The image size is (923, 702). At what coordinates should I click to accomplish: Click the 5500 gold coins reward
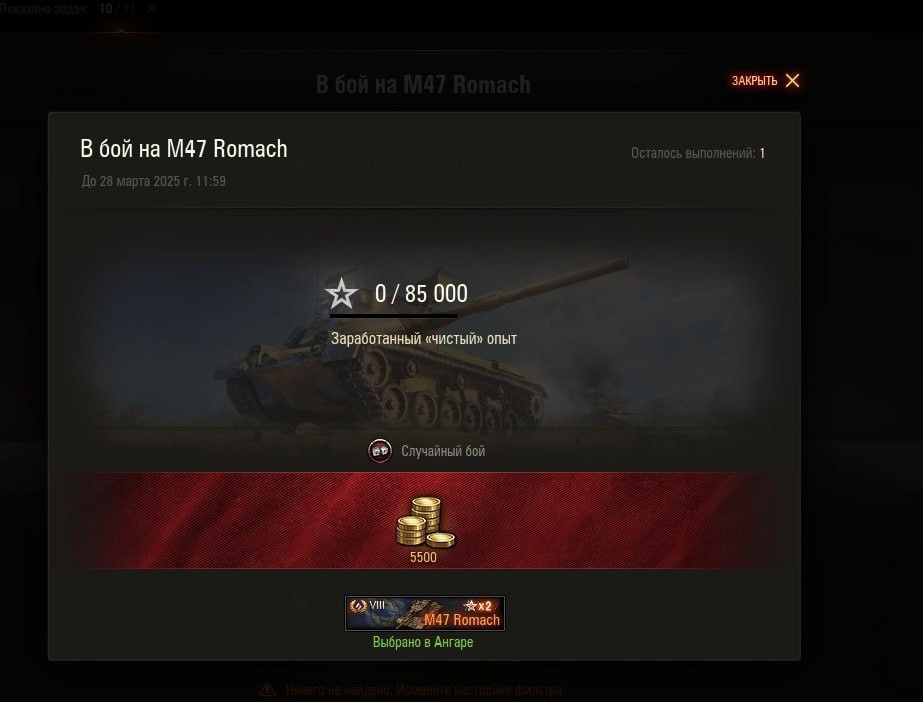tap(424, 525)
